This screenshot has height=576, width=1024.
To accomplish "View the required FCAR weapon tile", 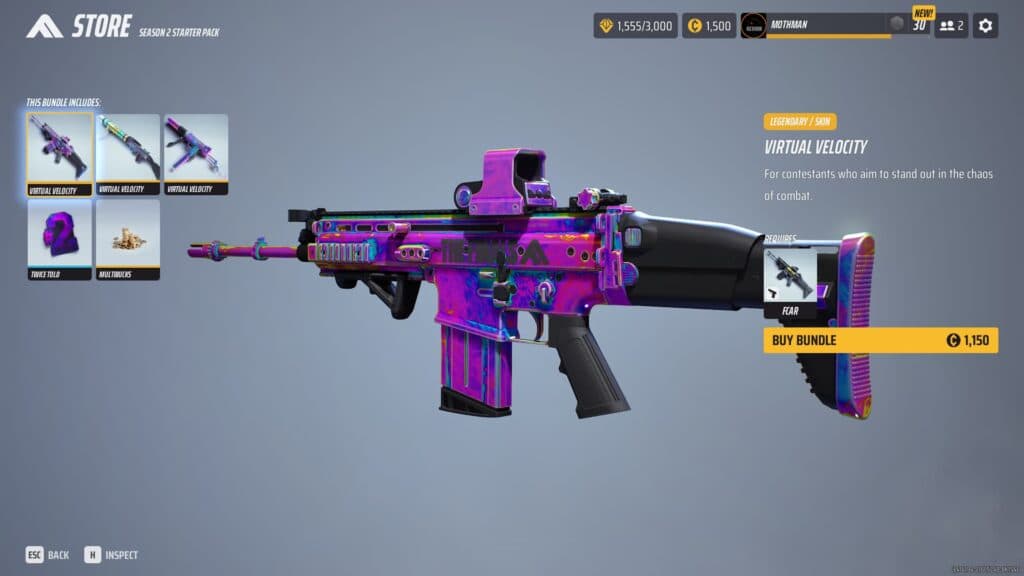I will [790, 282].
